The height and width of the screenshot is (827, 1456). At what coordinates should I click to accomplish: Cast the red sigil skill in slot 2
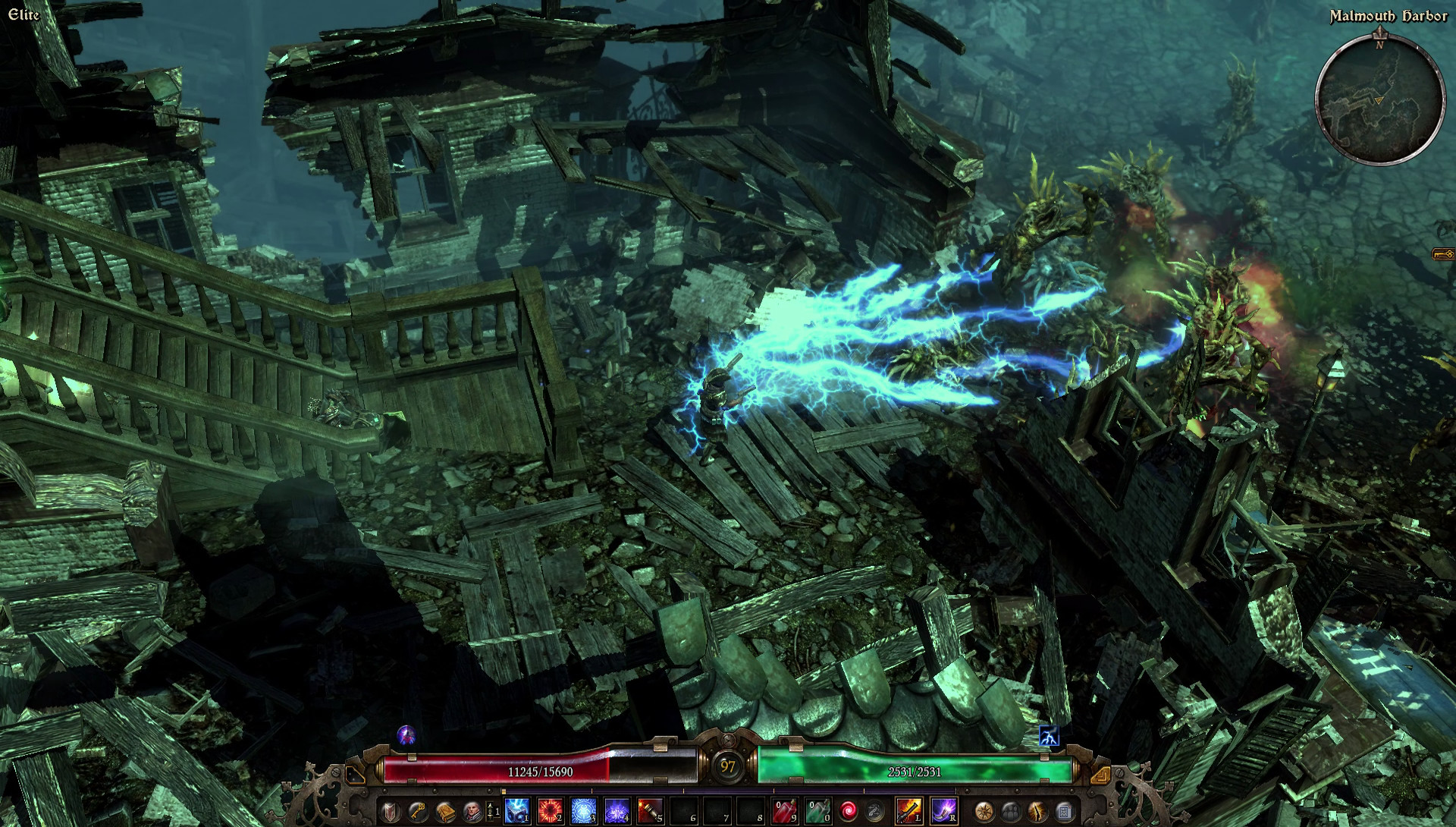[x=550, y=810]
